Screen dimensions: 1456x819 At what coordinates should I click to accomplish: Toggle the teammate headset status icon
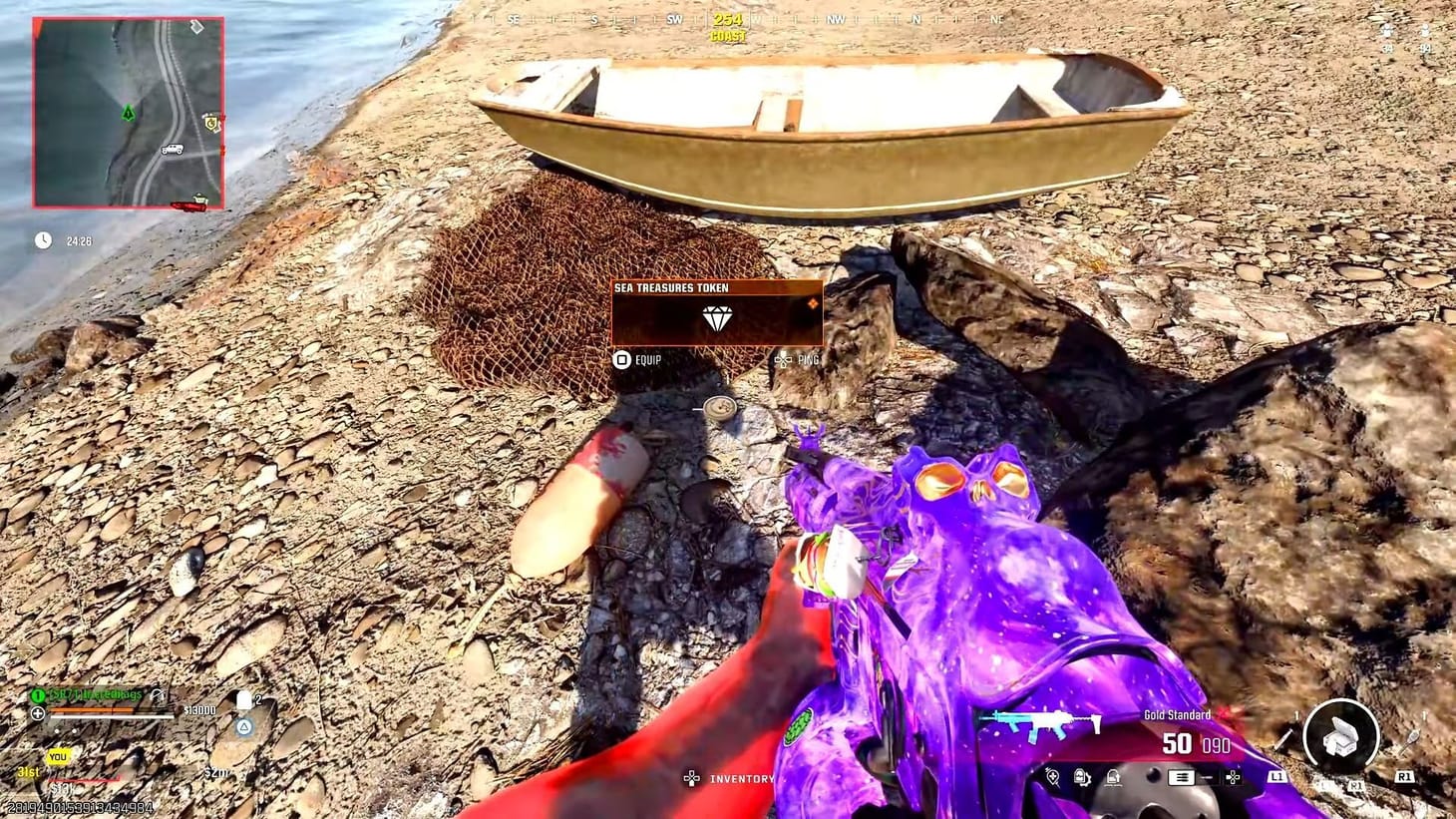pos(157,695)
